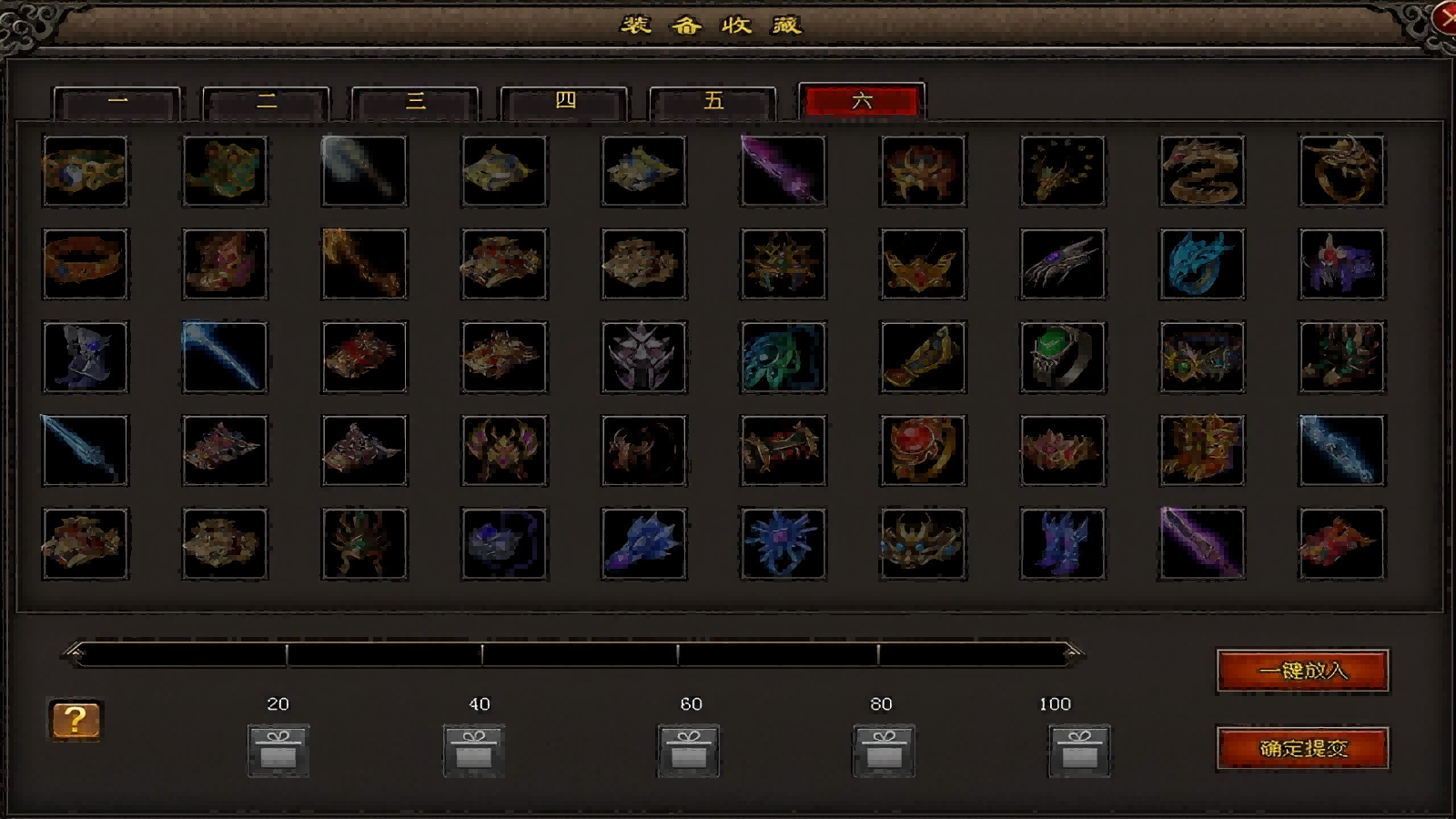Collect the gift box at 80
Viewport: 1456px width, 819px height.
pos(884,751)
